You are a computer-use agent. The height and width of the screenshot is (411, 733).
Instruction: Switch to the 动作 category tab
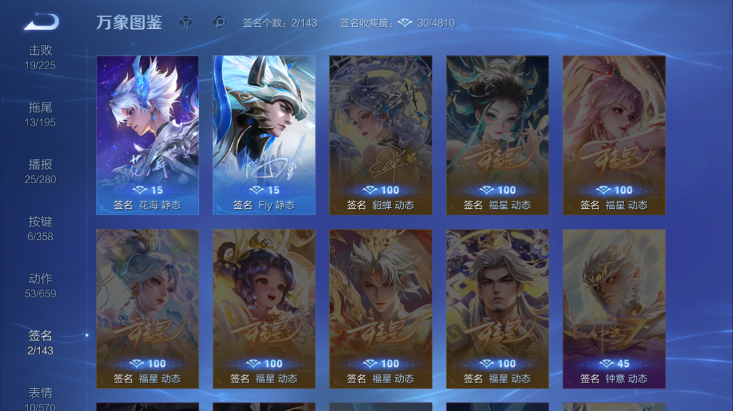40,285
